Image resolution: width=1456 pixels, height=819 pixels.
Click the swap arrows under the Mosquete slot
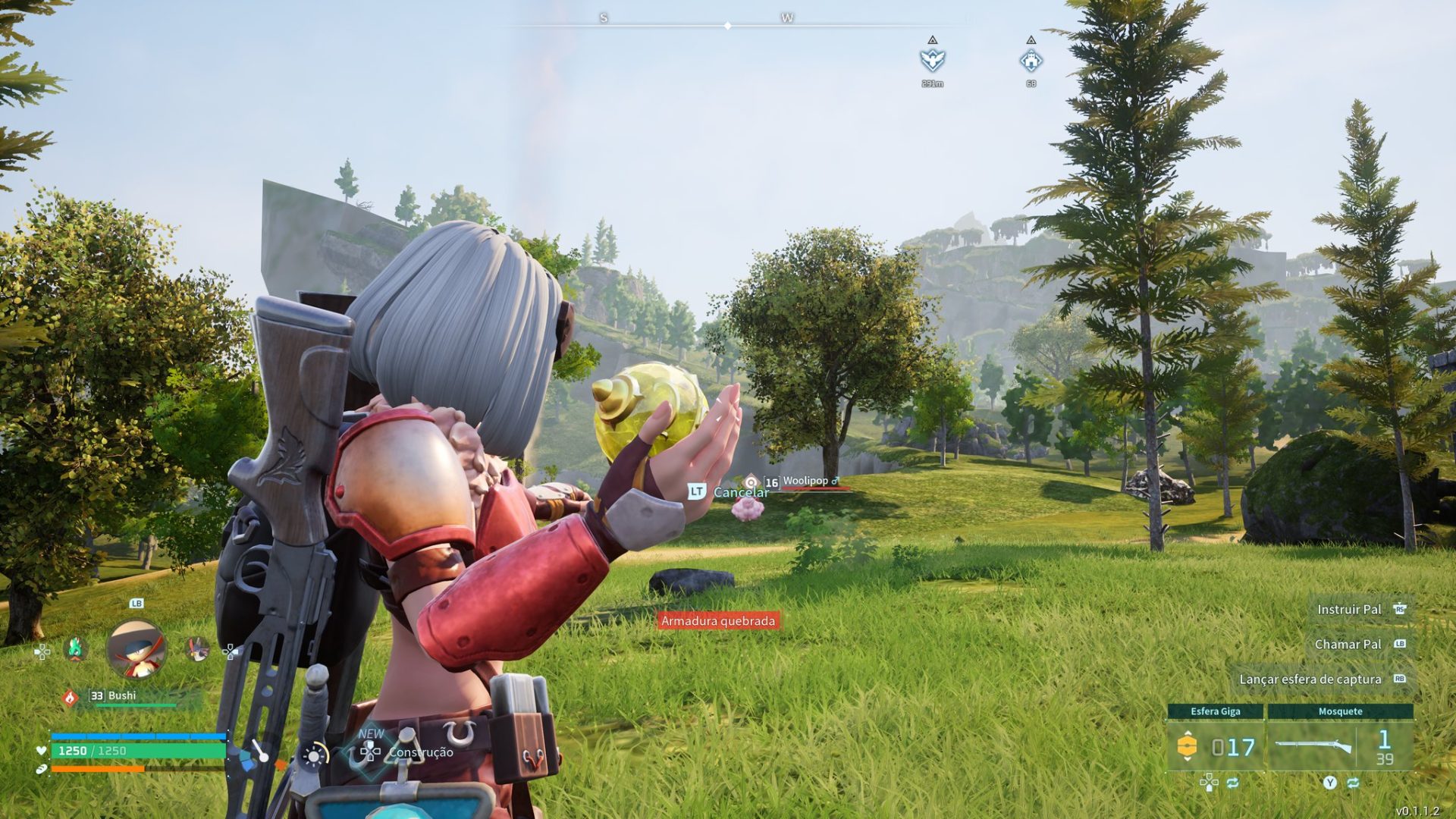click(1353, 783)
